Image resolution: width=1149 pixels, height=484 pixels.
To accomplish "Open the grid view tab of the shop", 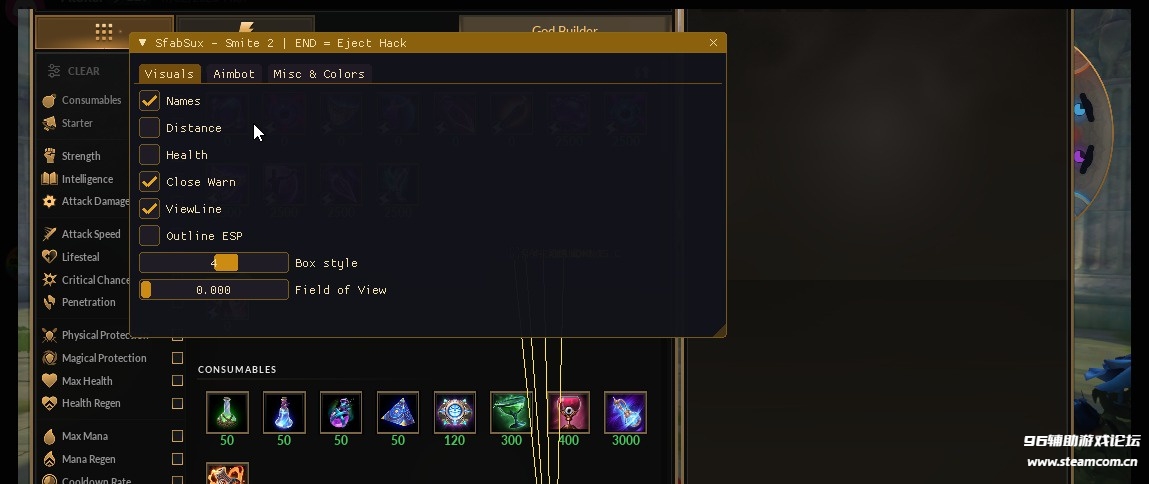I will pyautogui.click(x=103, y=32).
